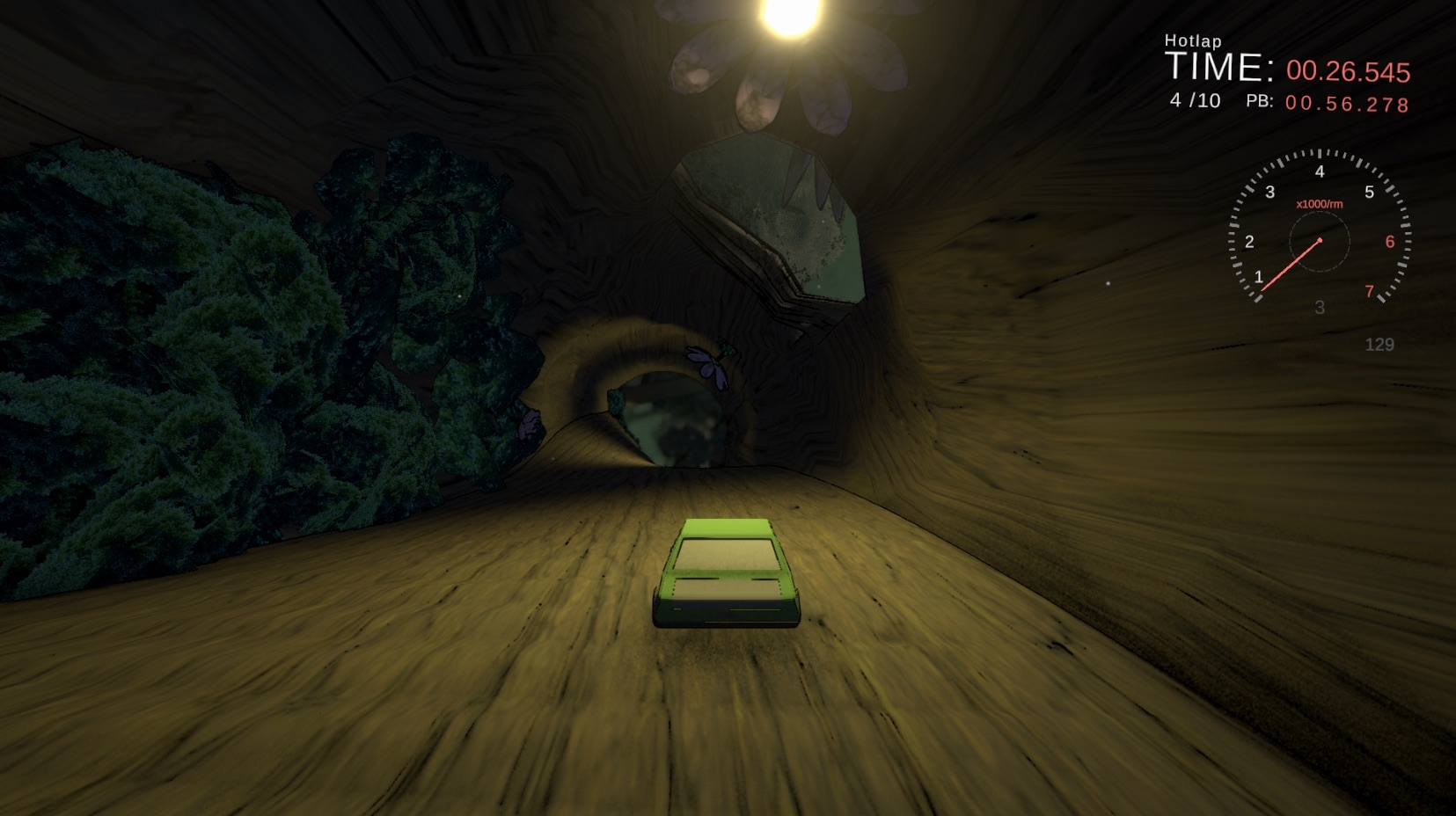Click the x1000/rm label on the gauge
This screenshot has width=1456, height=816.
click(1318, 204)
